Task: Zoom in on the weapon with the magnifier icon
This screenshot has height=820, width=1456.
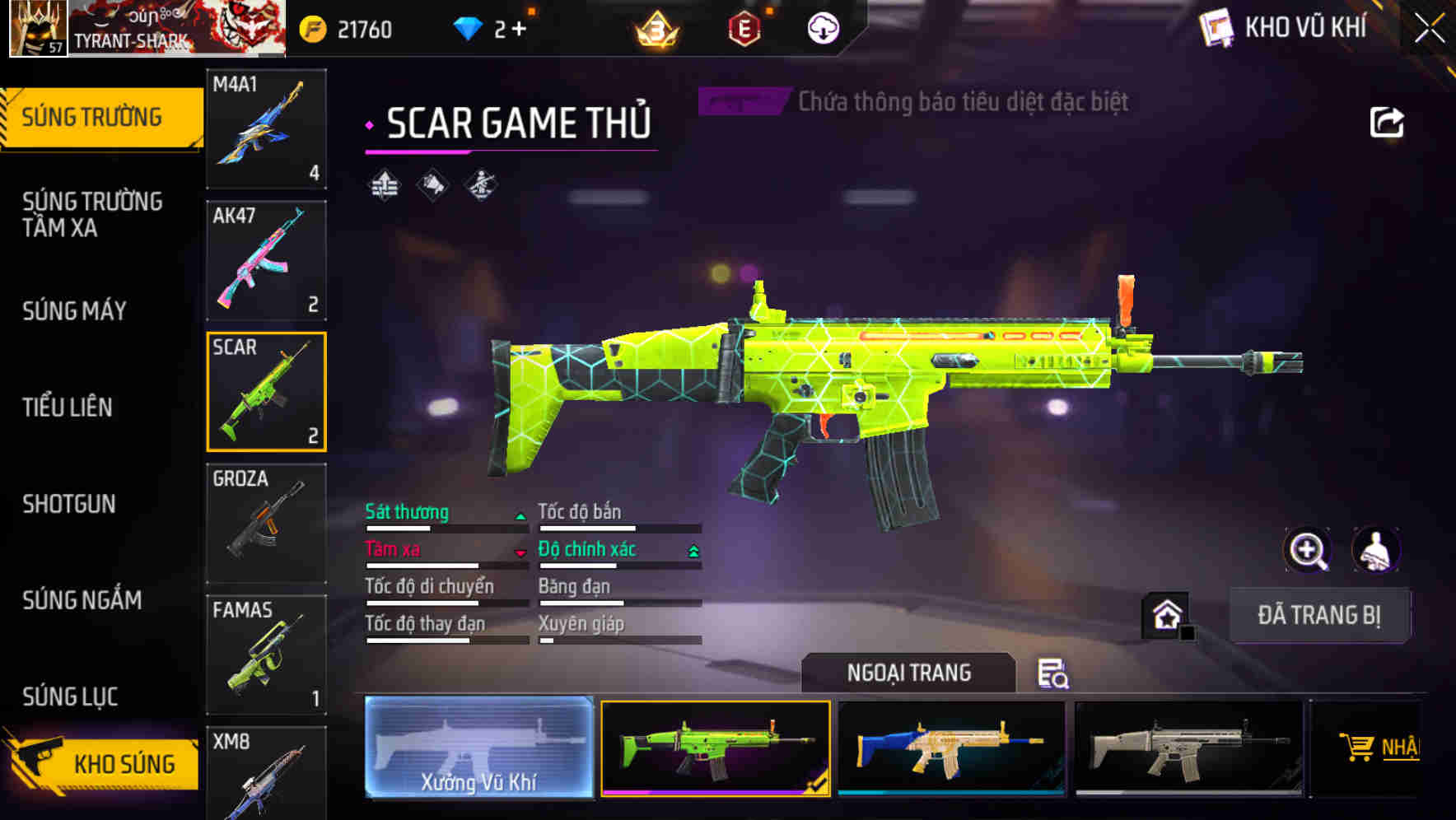Action: click(1307, 550)
